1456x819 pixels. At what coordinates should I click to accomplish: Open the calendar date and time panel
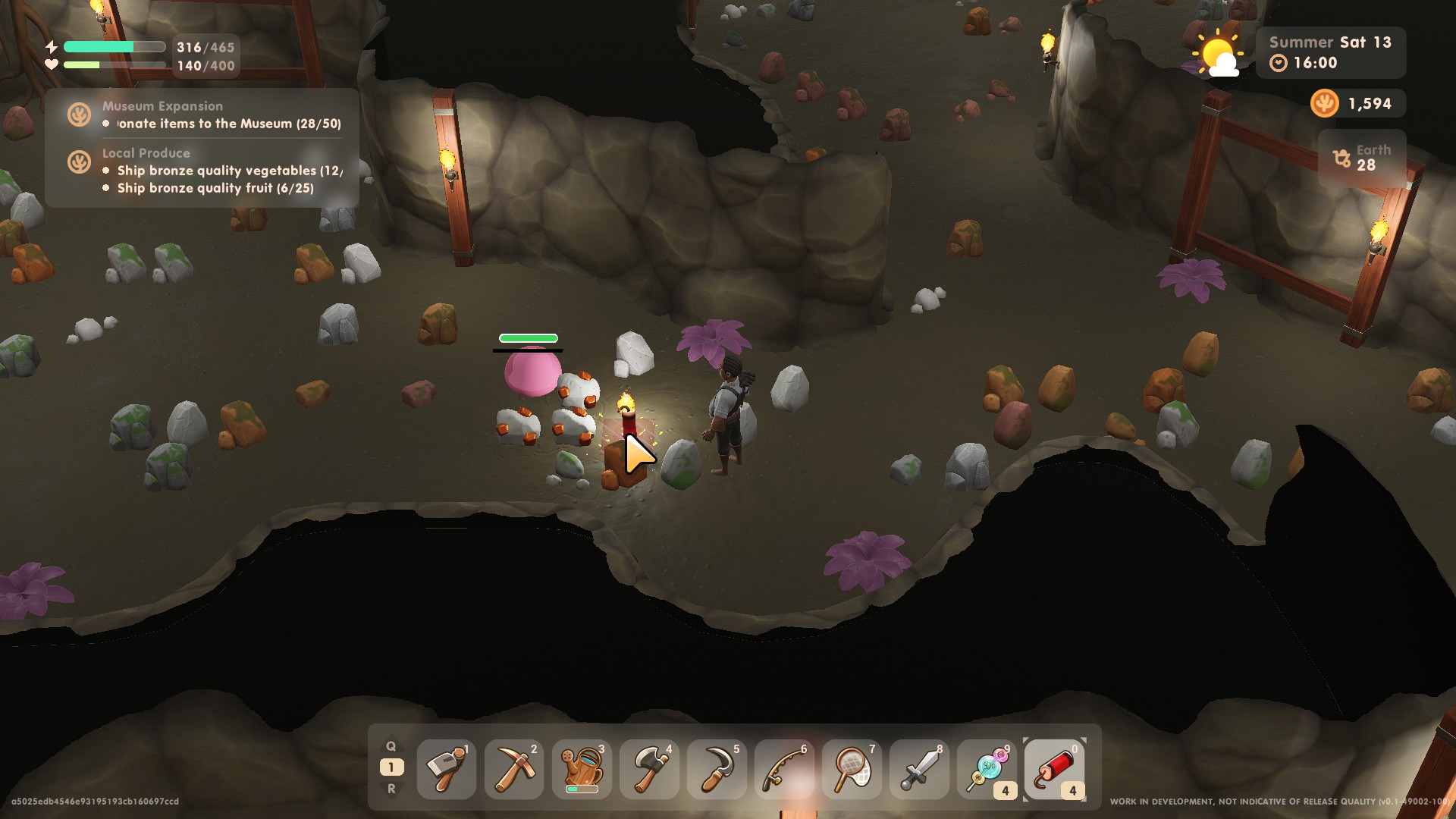[x=1330, y=52]
